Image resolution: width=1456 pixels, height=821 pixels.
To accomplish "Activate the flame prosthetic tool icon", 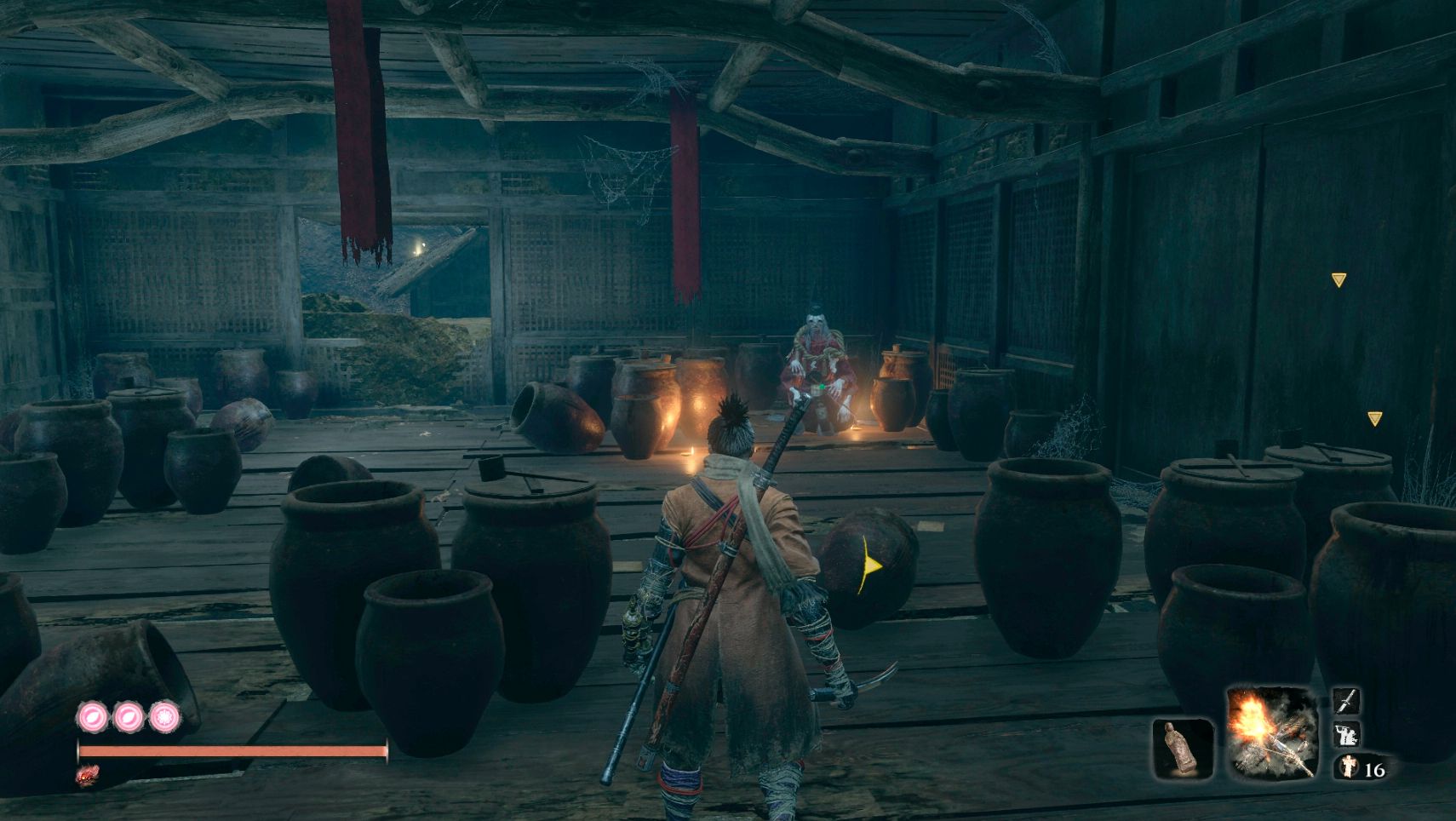I will [x=1271, y=732].
